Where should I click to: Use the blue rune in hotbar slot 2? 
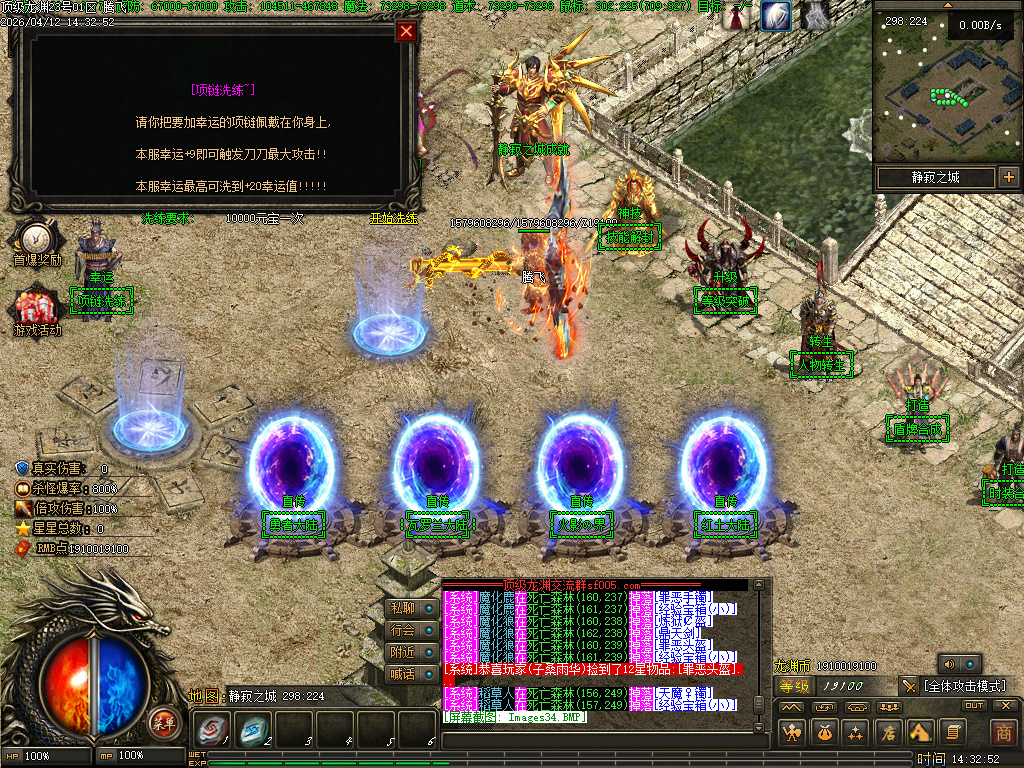253,730
